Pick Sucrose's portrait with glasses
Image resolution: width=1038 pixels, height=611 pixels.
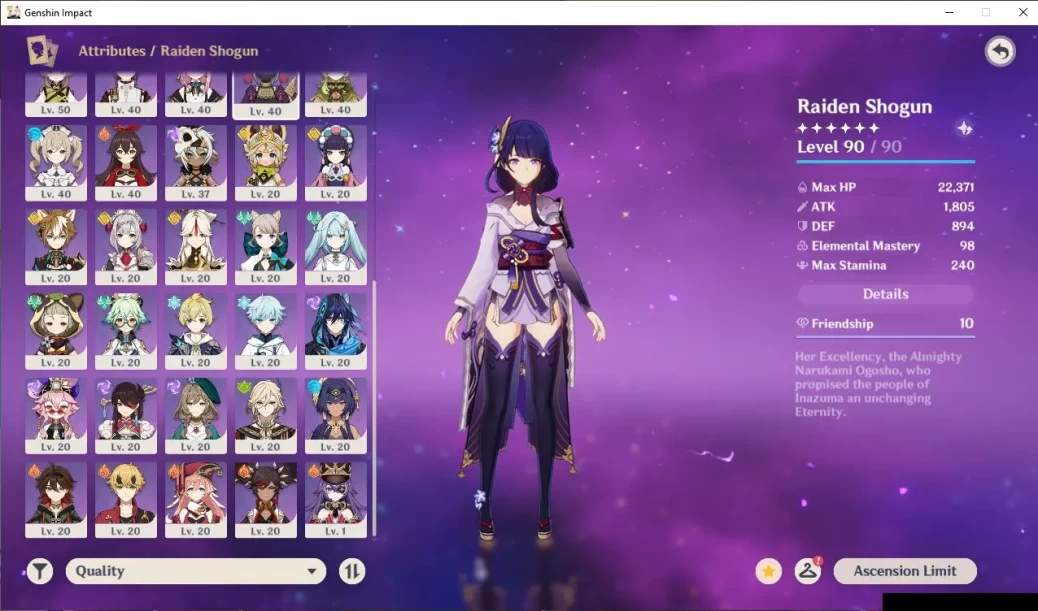[126, 327]
